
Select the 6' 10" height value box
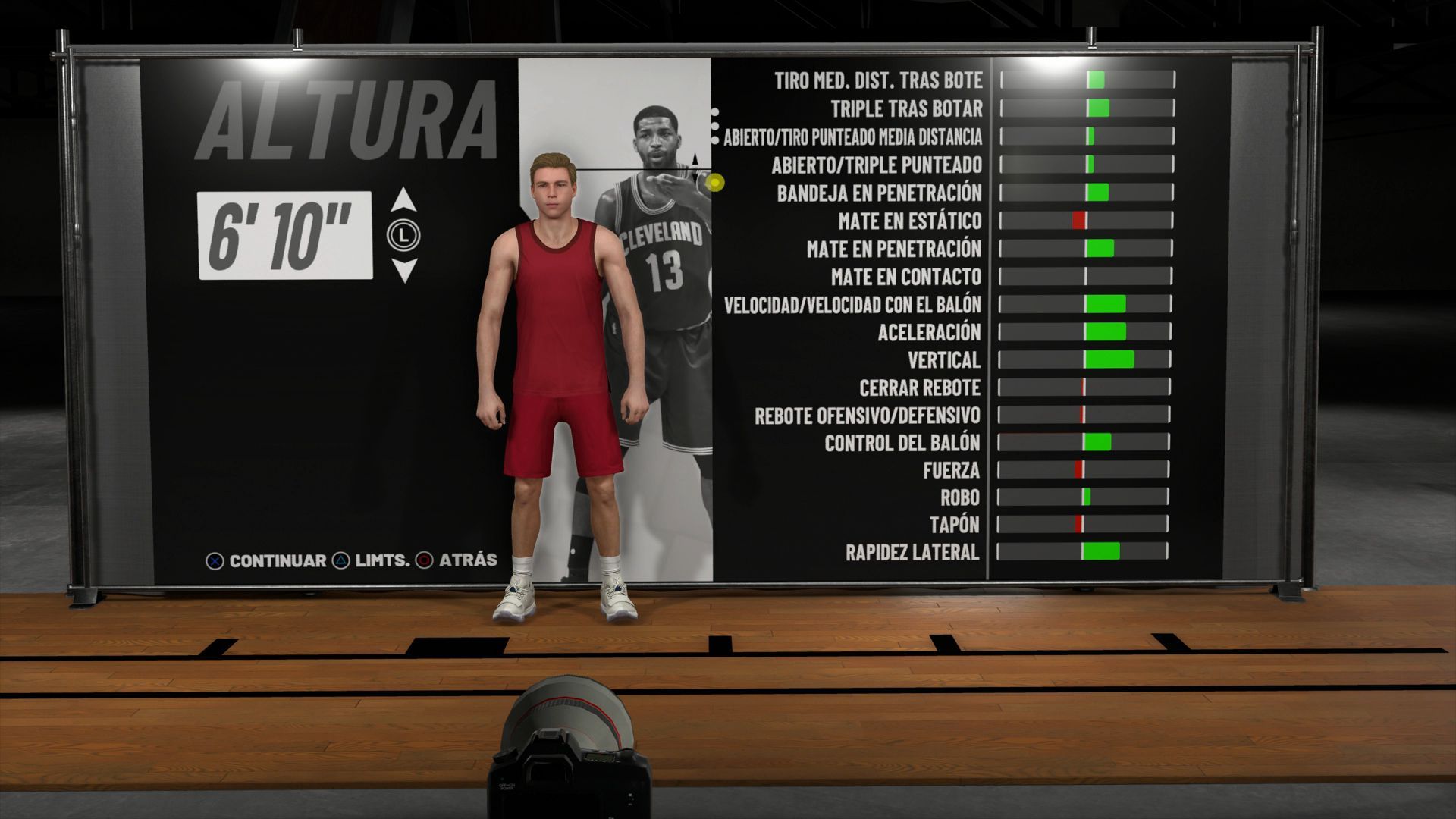pos(285,236)
